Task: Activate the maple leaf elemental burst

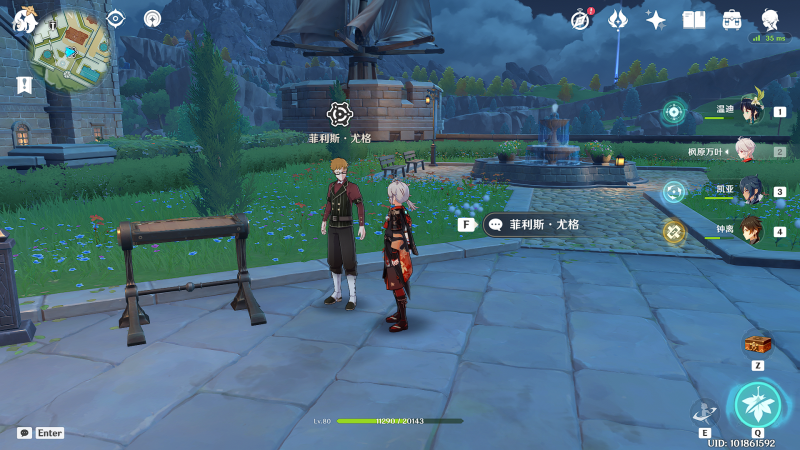Action: pyautogui.click(x=756, y=404)
